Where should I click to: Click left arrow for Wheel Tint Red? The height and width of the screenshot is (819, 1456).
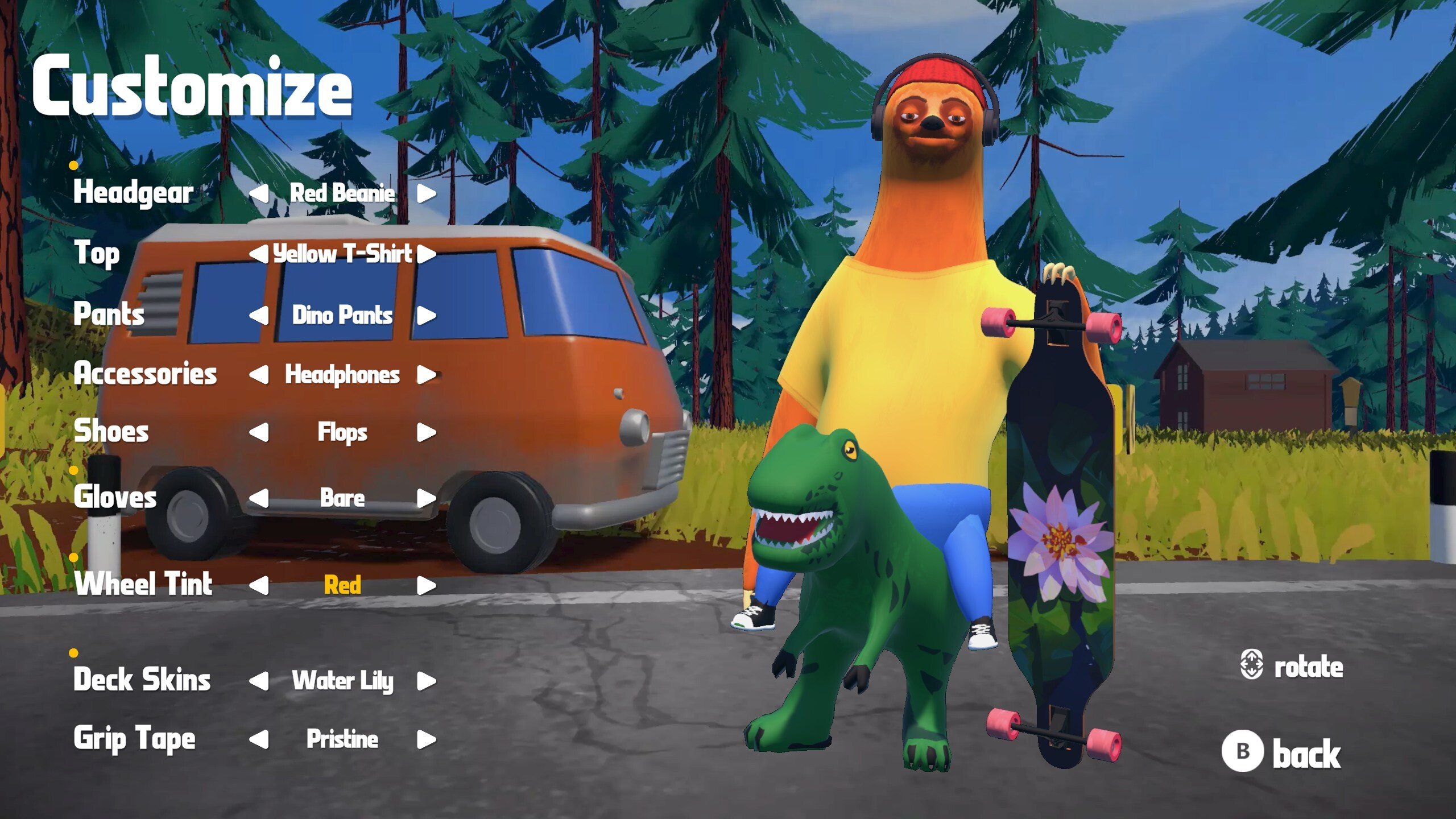pyautogui.click(x=259, y=585)
